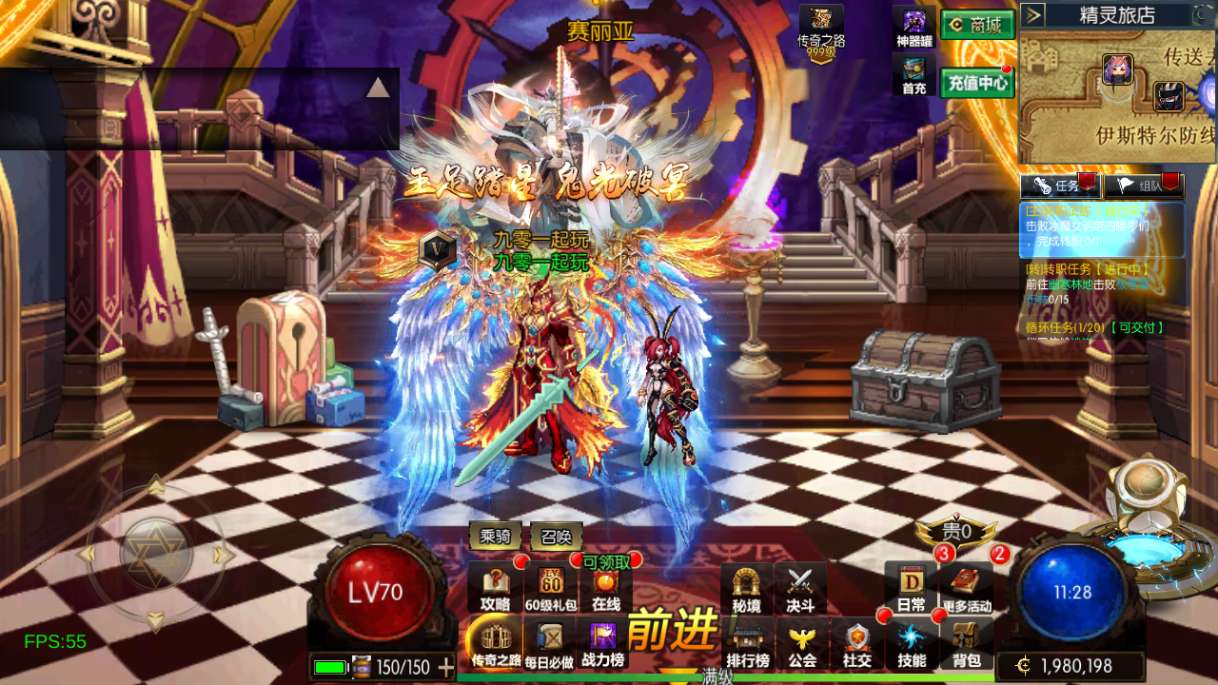Enter the 秘境 secret realm
1218x685 pixels.
[x=746, y=588]
